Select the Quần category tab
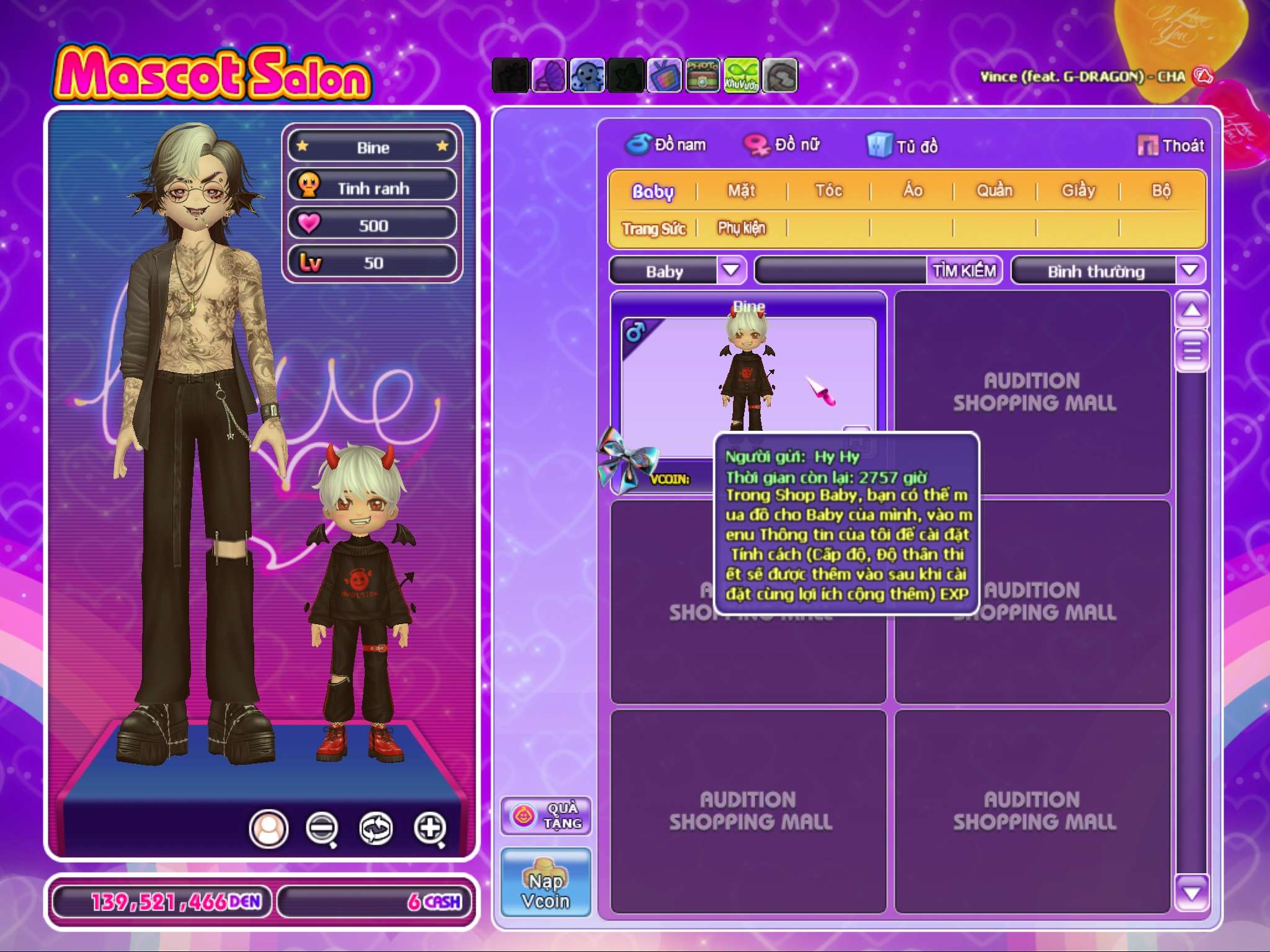 coord(994,191)
